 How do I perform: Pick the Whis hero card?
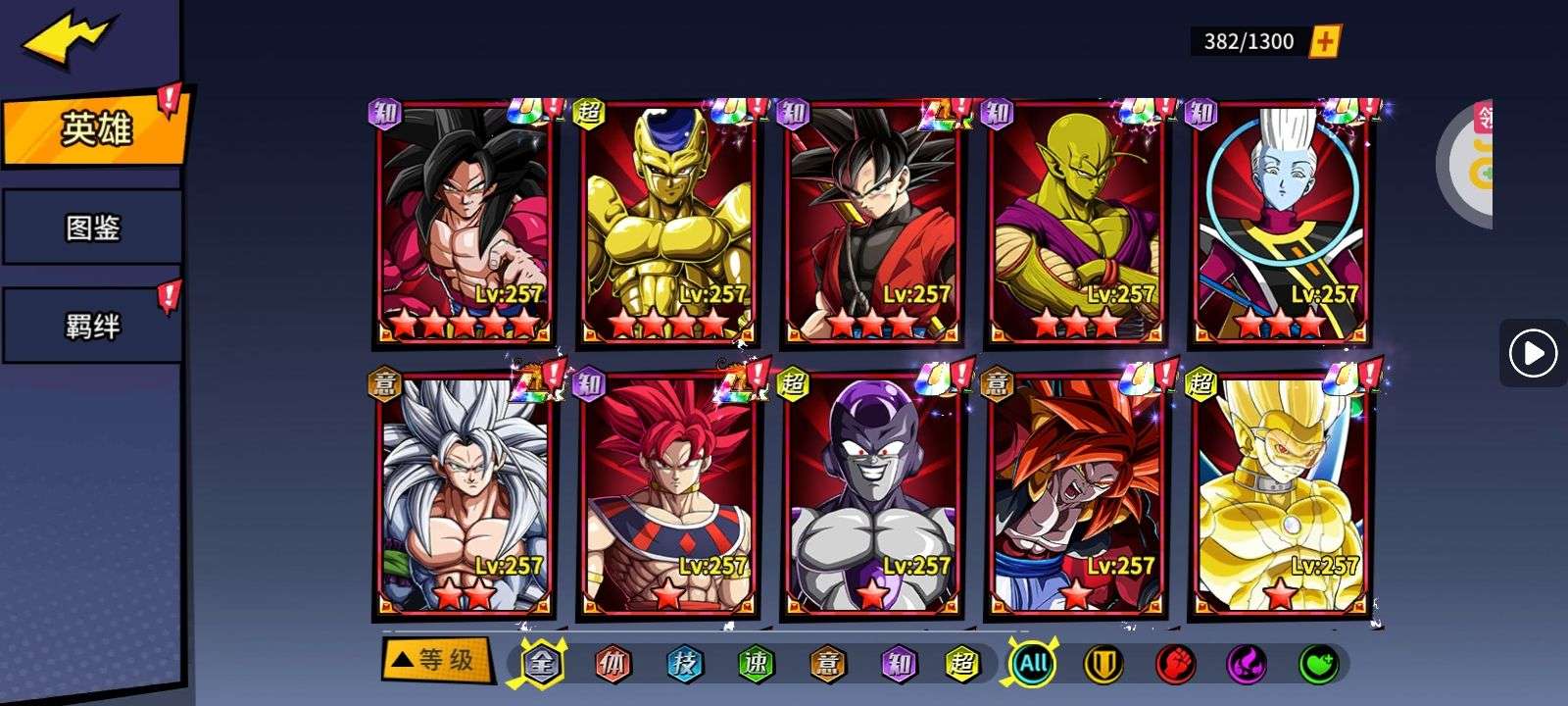pyautogui.click(x=1279, y=224)
